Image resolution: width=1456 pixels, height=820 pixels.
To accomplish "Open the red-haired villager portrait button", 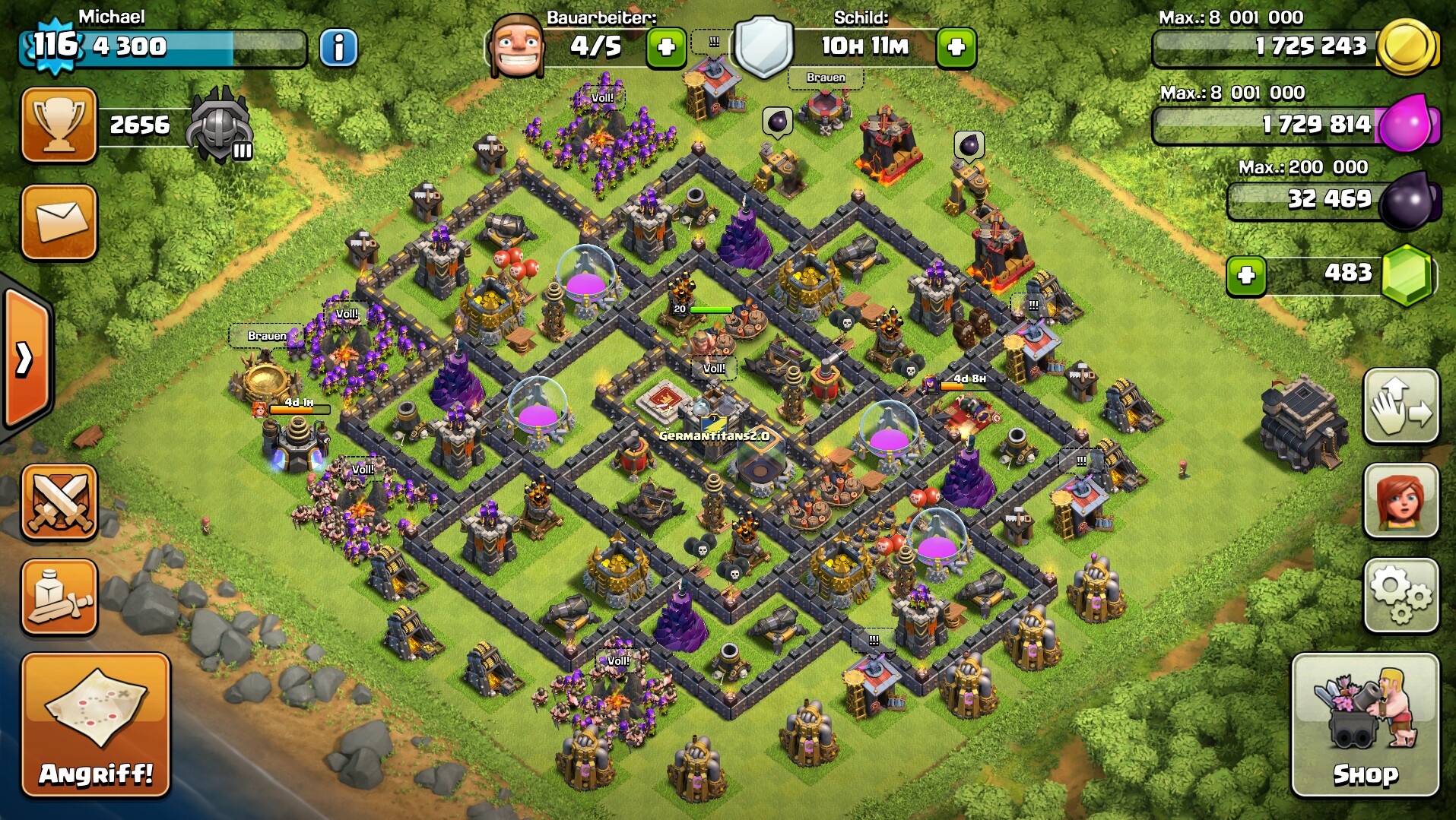I will point(1400,501).
